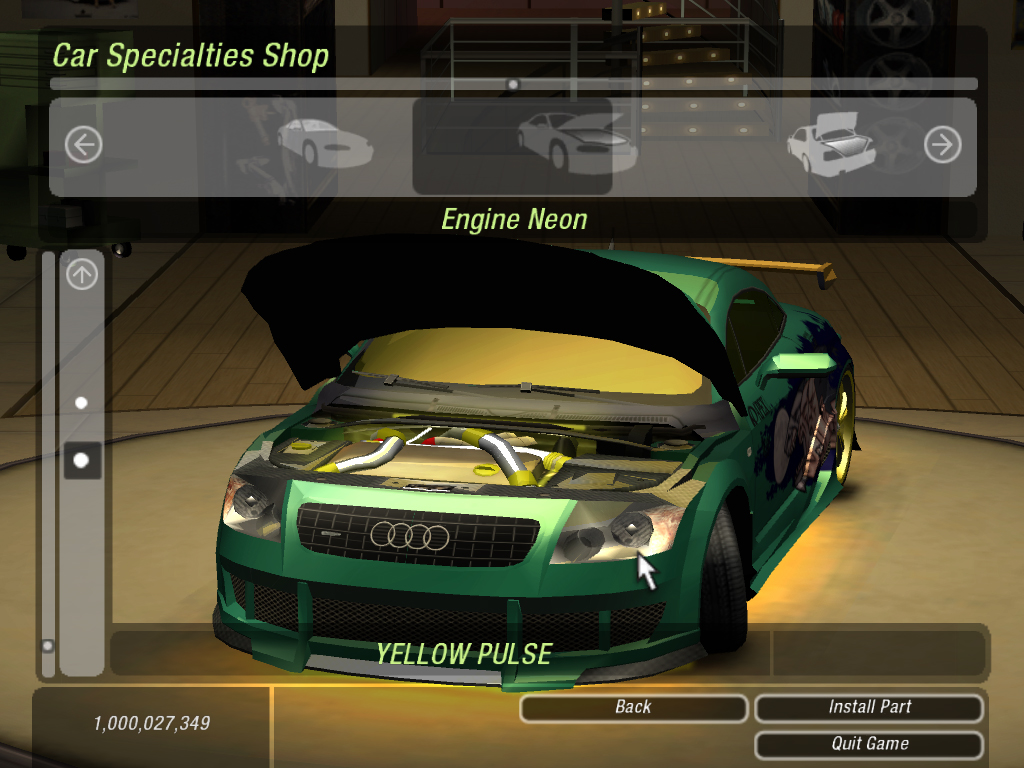Show the previous specialty category
Image resolution: width=1024 pixels, height=768 pixels.
[84, 146]
